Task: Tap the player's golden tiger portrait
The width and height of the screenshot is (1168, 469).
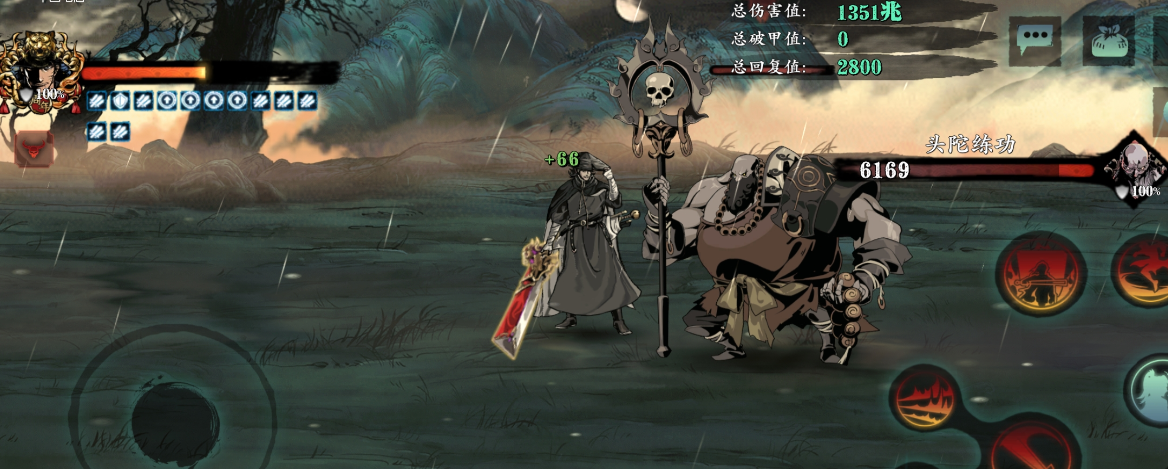Action: [40, 70]
